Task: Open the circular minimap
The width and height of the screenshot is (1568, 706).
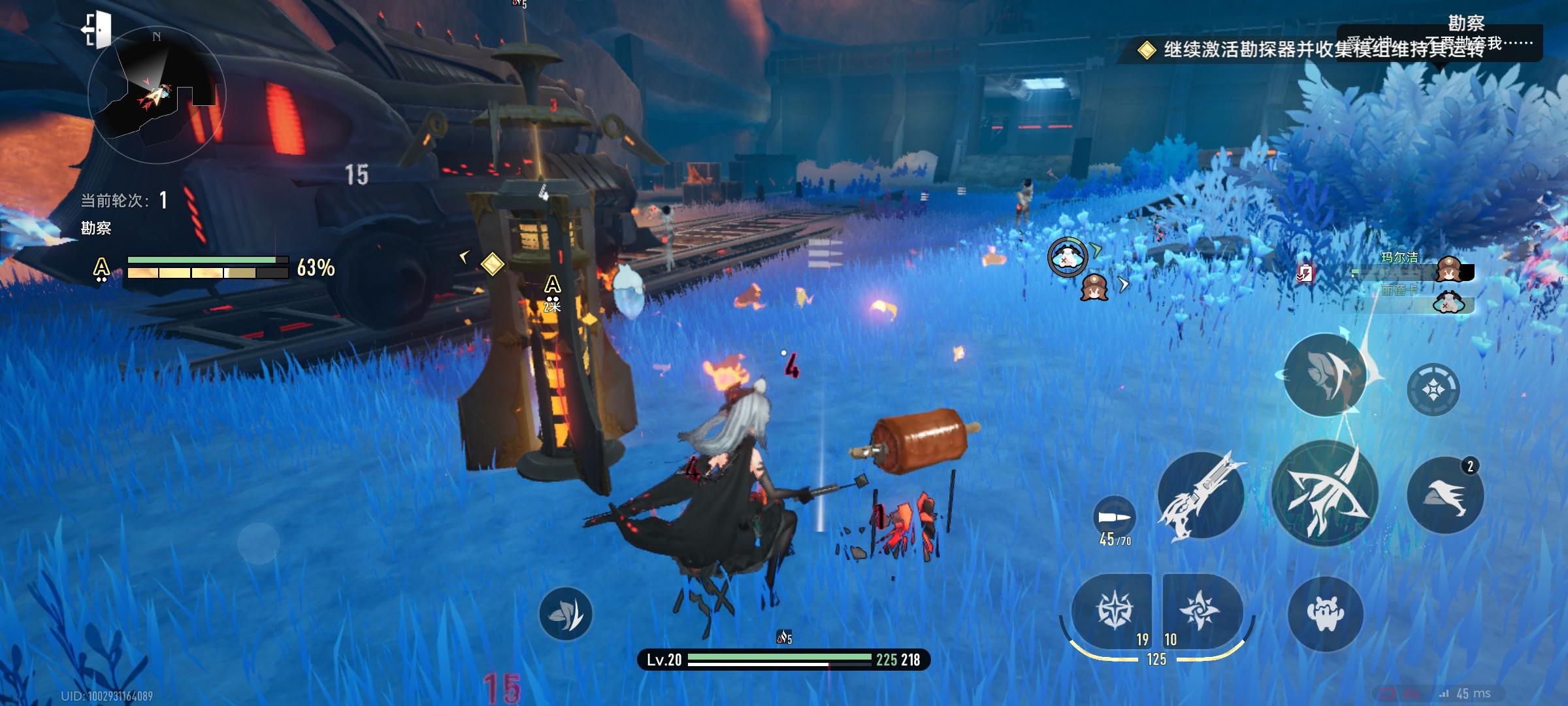Action: tap(157, 96)
